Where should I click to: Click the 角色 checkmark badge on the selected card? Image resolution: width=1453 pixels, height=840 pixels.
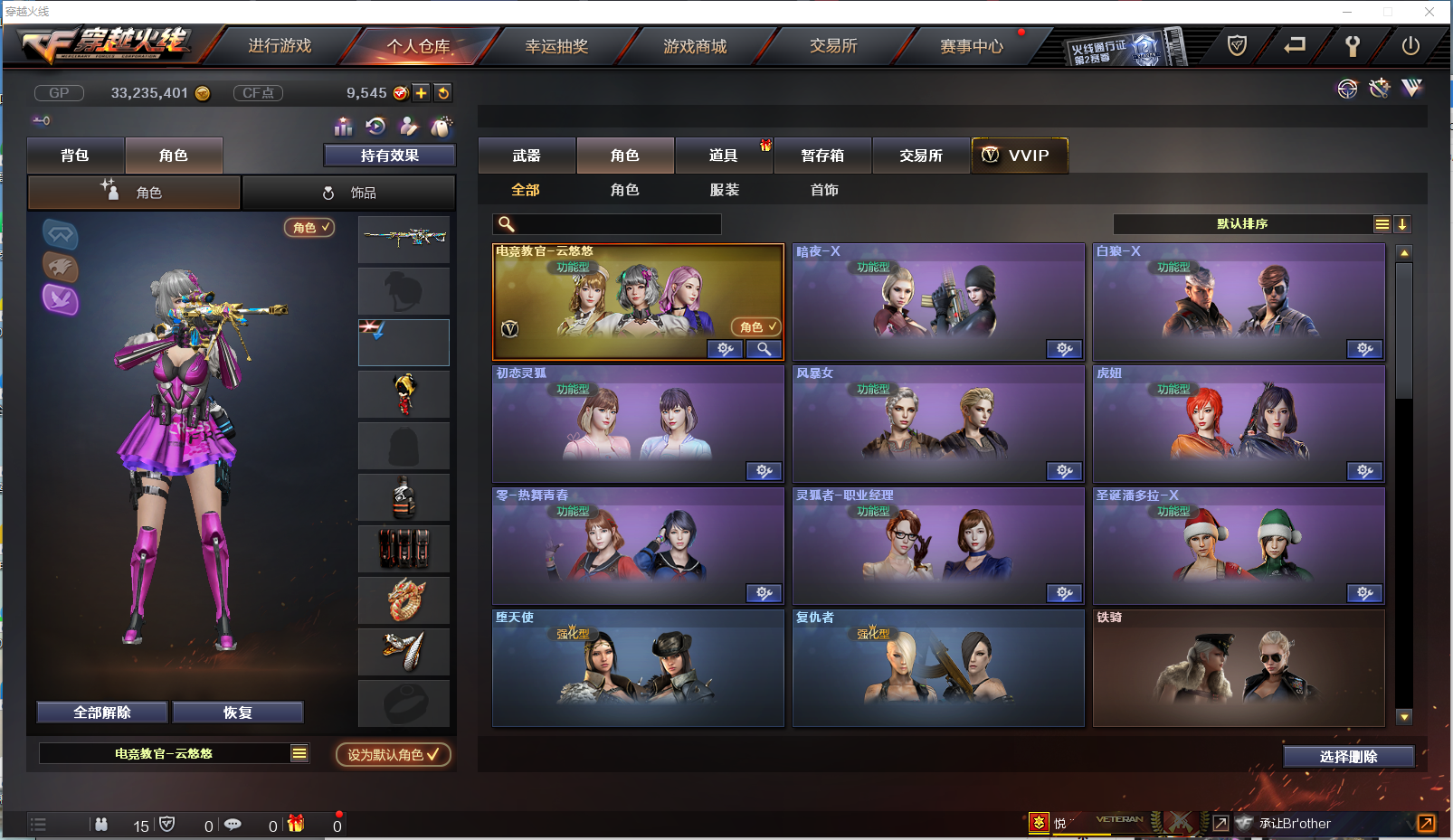[x=755, y=326]
